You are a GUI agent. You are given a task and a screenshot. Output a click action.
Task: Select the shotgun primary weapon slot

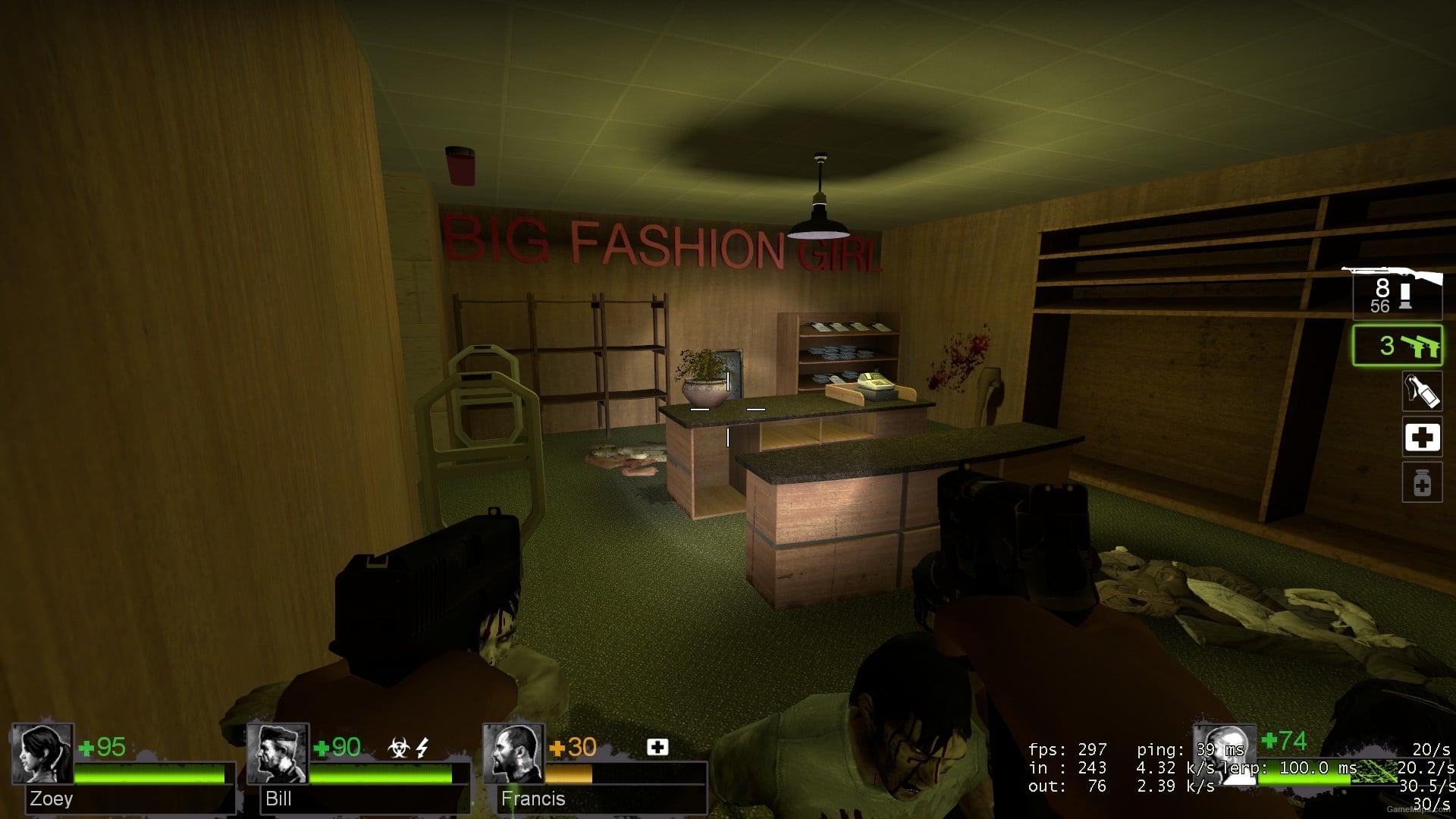point(1398,296)
